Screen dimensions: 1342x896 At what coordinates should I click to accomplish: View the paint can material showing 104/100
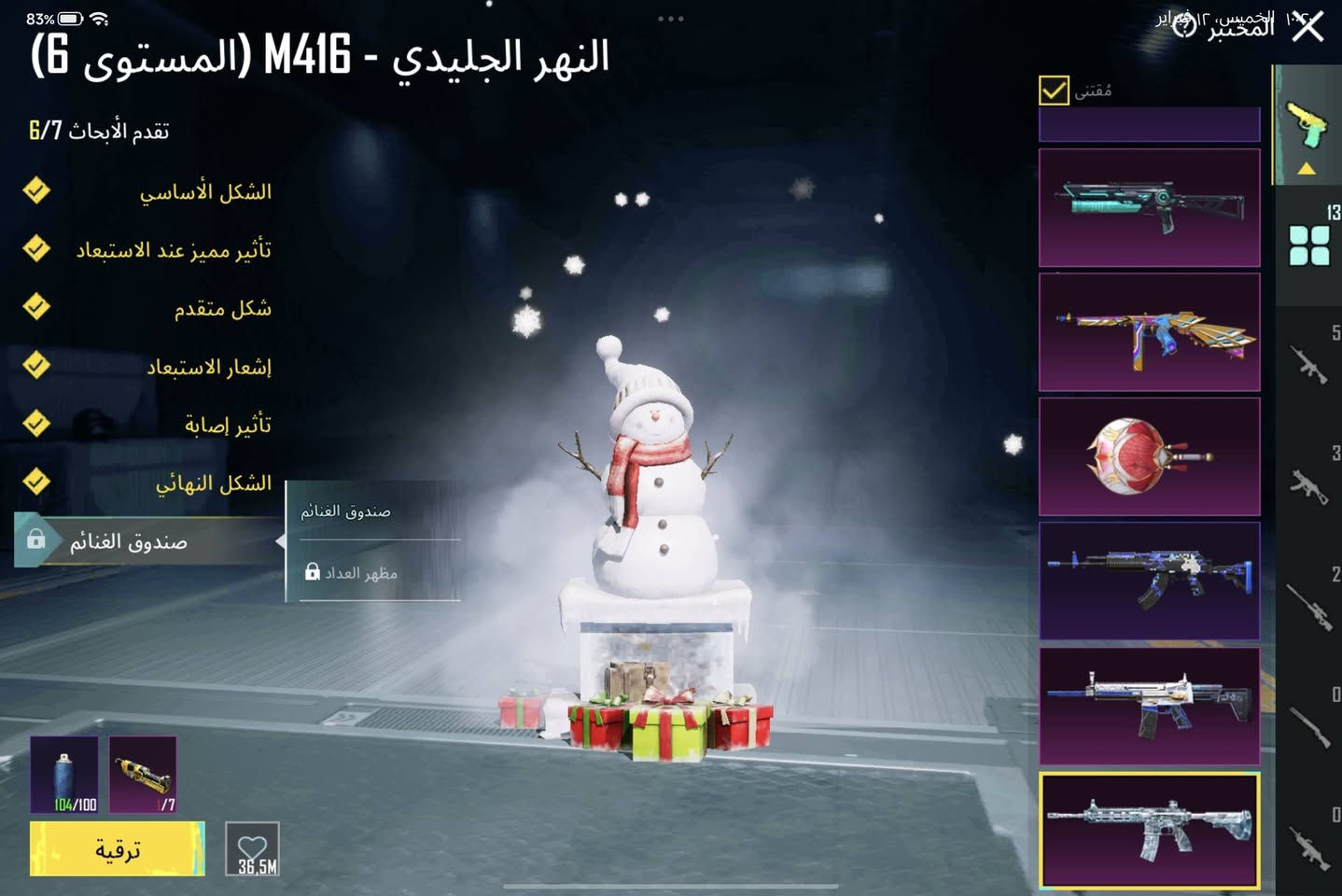coord(63,773)
